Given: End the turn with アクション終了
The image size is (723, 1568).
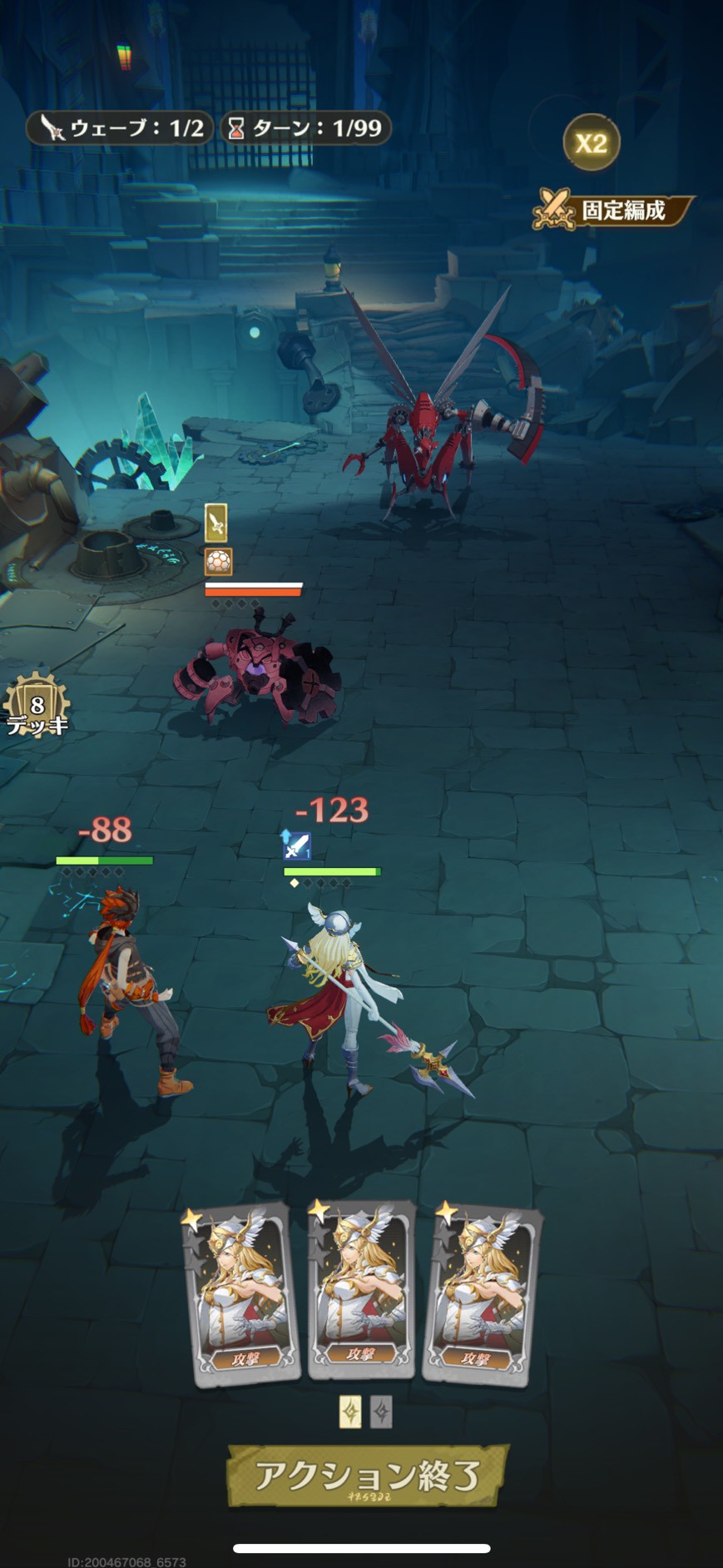Looking at the screenshot, I should point(366,1475).
